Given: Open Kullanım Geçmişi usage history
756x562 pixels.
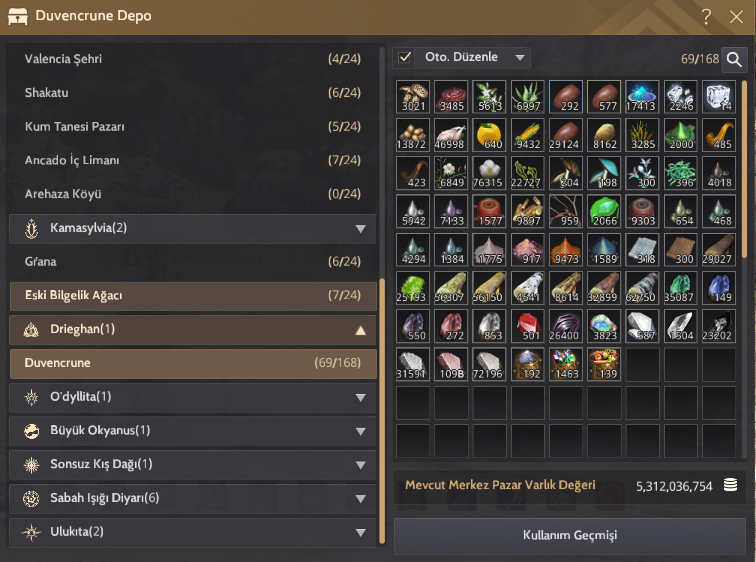Looking at the screenshot, I should (x=570, y=534).
